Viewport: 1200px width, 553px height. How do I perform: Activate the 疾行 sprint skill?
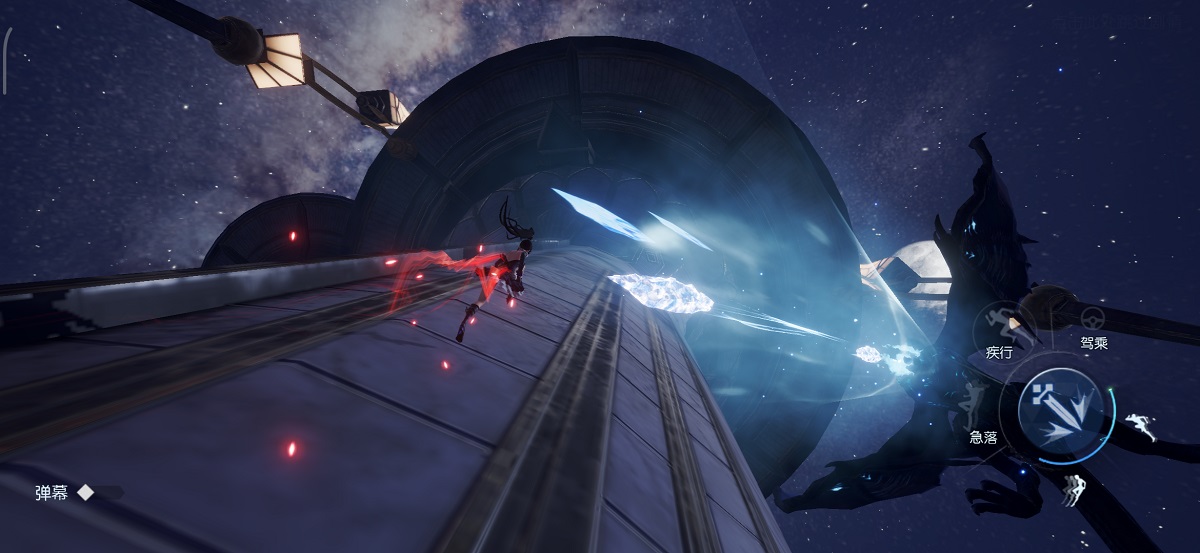point(997,323)
